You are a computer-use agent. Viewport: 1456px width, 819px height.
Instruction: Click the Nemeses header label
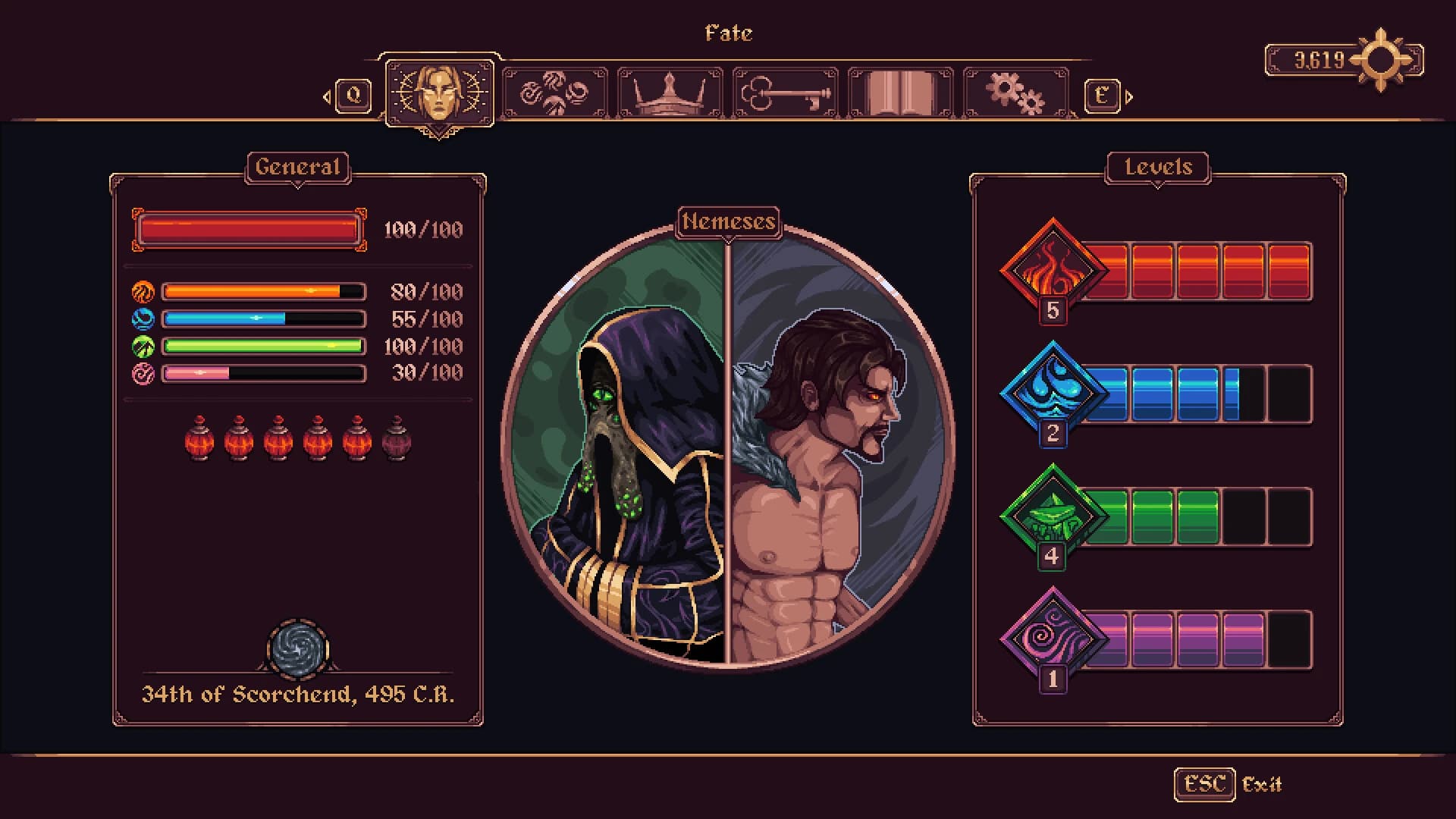pyautogui.click(x=730, y=222)
